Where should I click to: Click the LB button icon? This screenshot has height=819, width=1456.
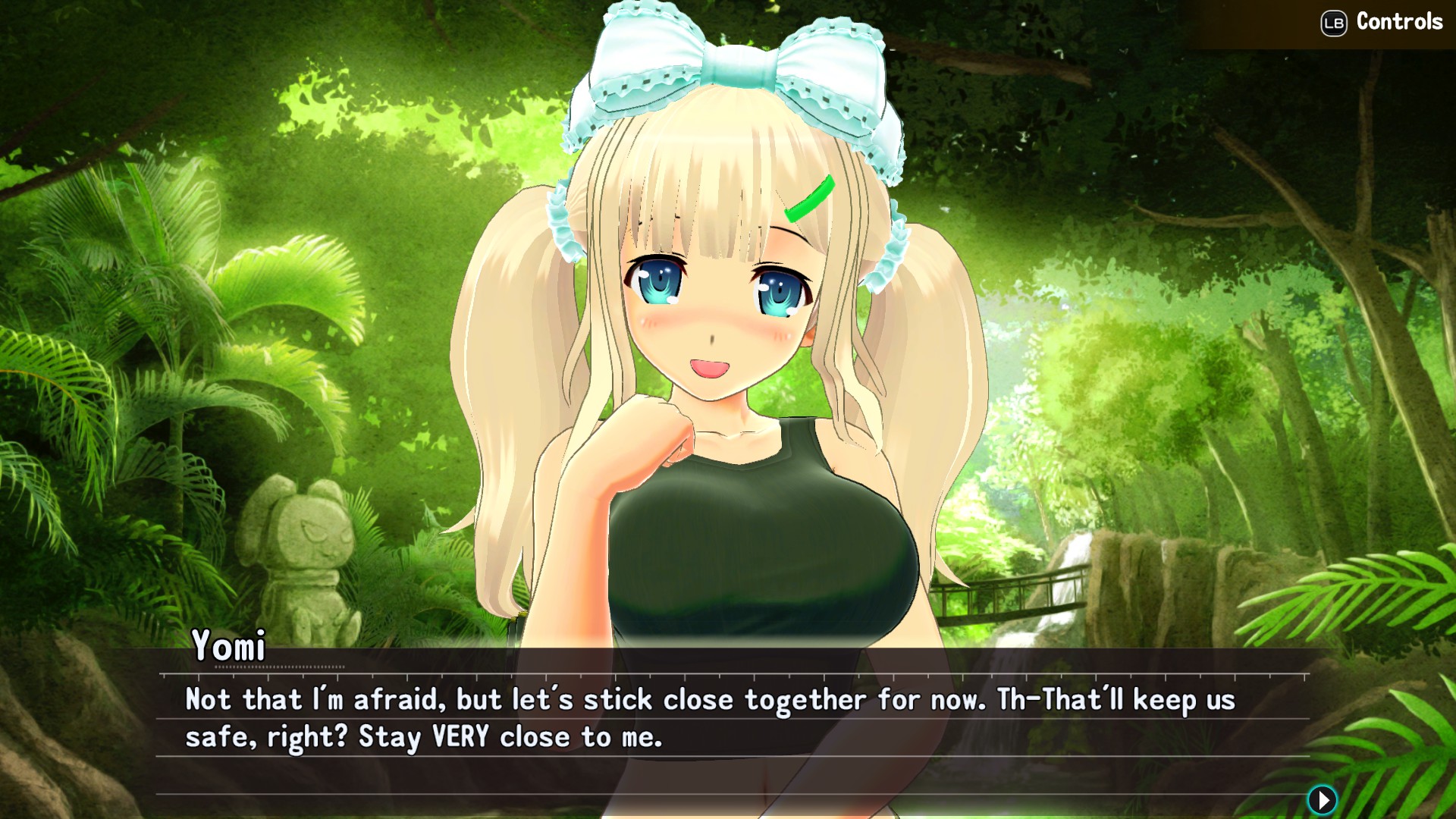tap(1336, 23)
